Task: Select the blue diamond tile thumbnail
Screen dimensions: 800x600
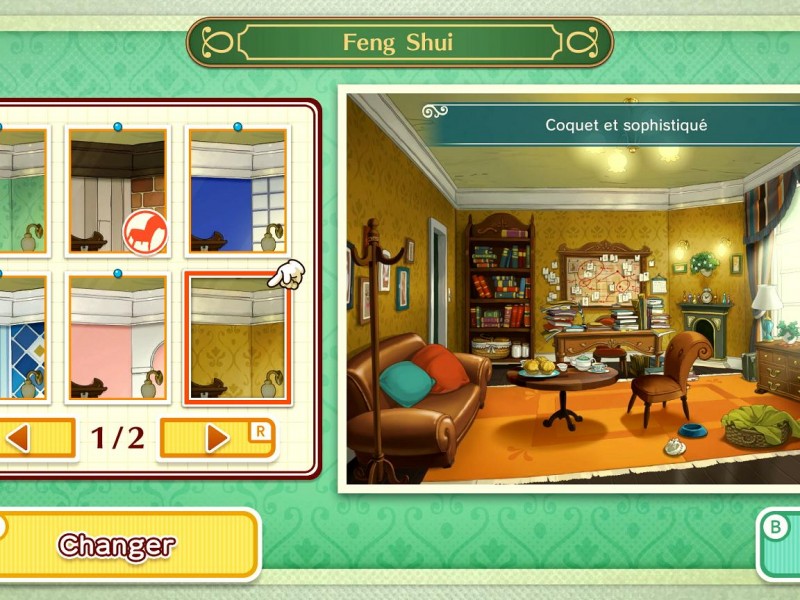Action: pos(22,338)
